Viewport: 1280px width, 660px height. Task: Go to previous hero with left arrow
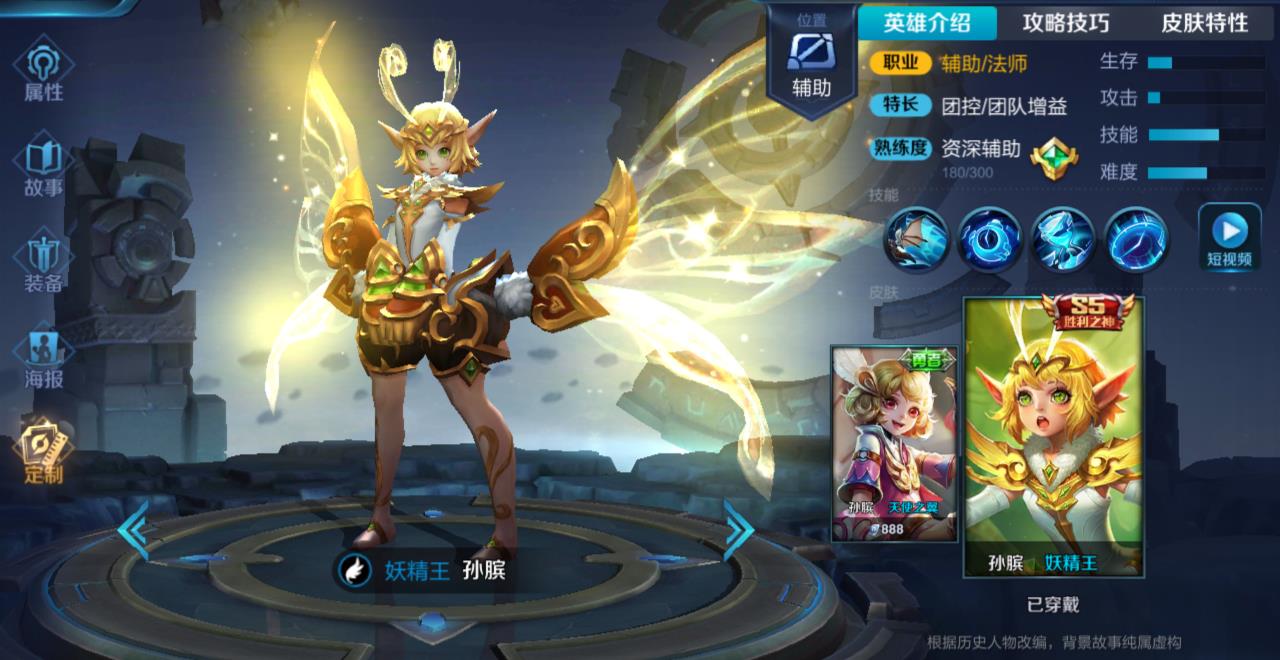click(x=134, y=530)
